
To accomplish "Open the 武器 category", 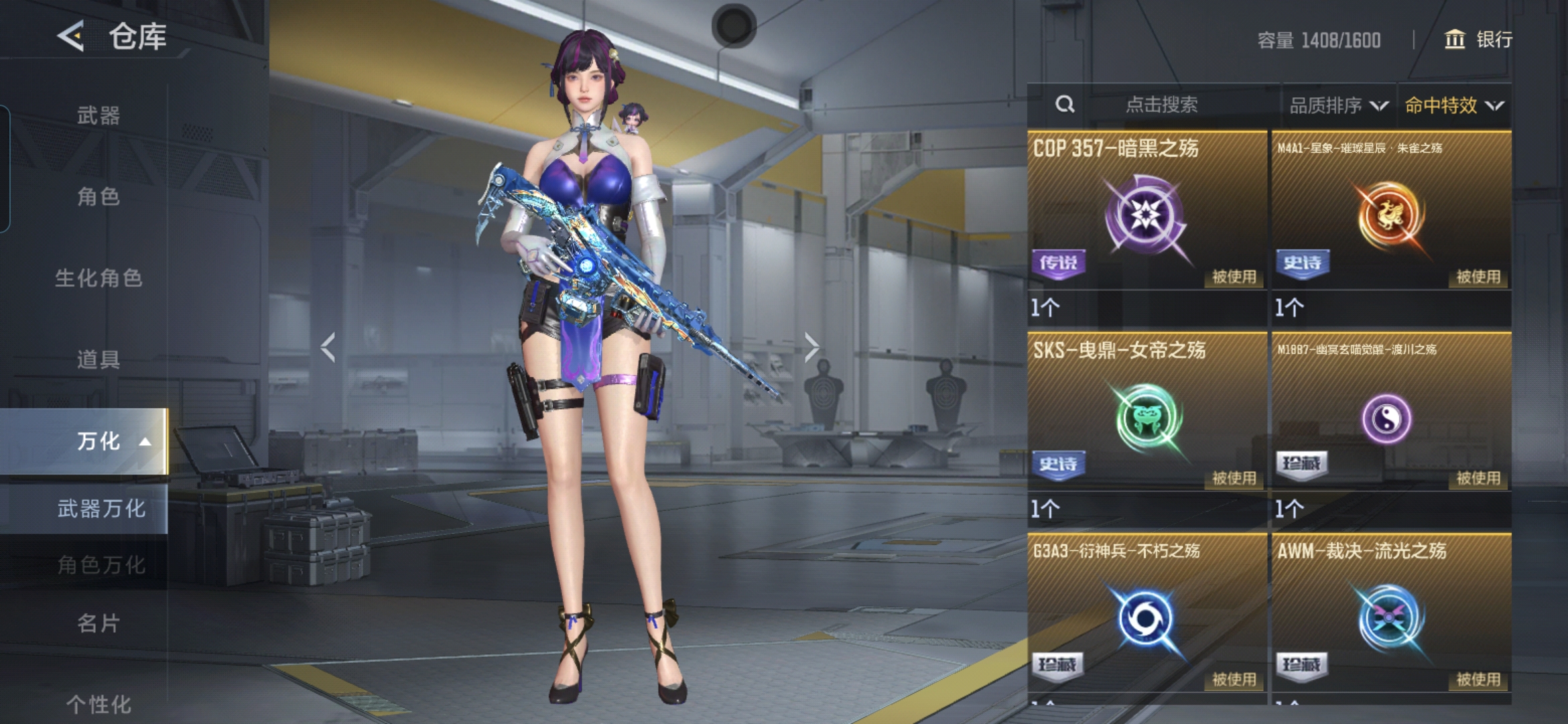I will (99, 115).
